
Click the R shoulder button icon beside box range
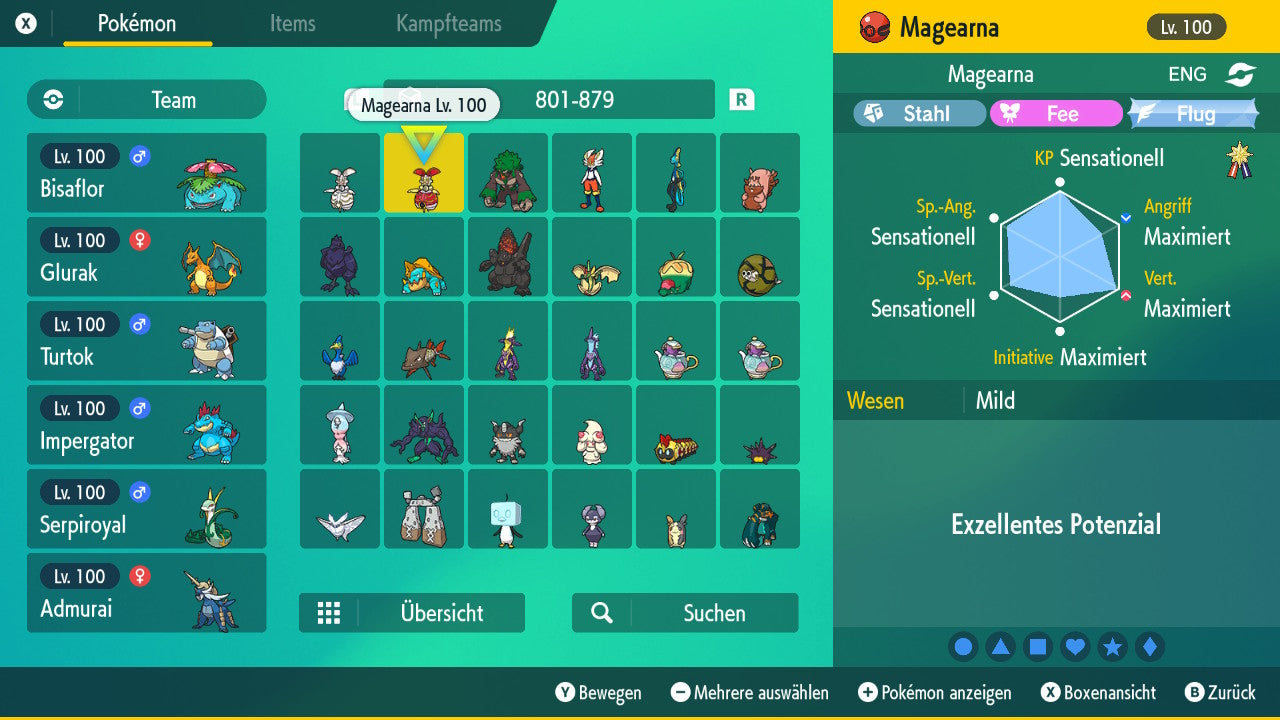740,99
